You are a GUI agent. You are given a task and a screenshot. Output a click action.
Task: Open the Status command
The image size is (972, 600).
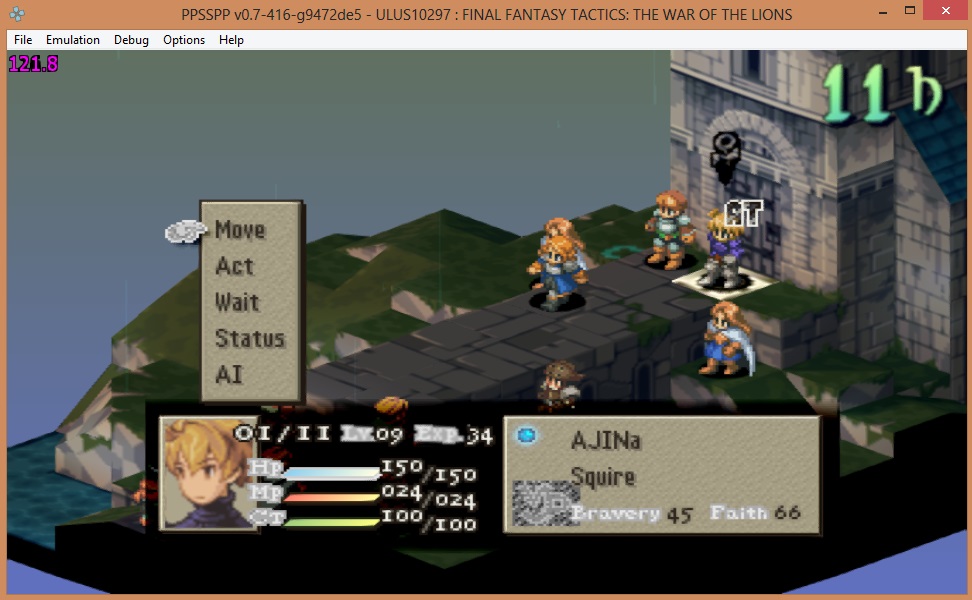click(x=250, y=339)
